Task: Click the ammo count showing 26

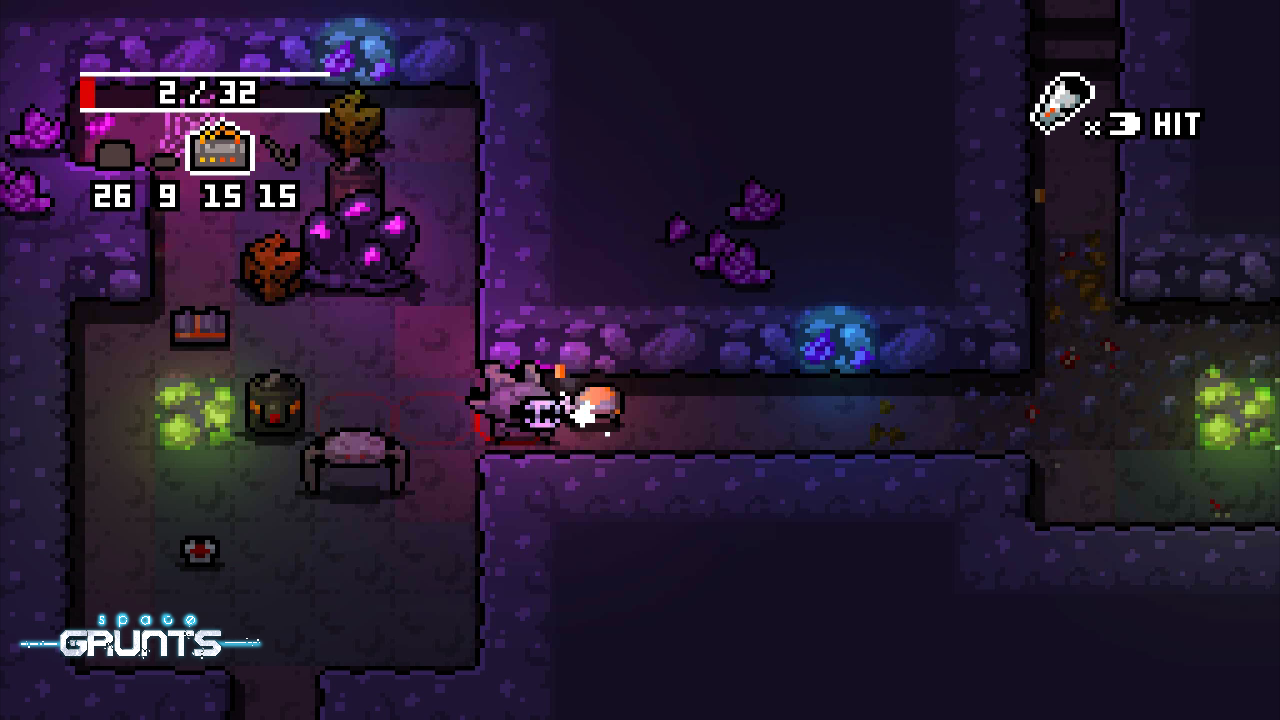Action: pyautogui.click(x=113, y=196)
